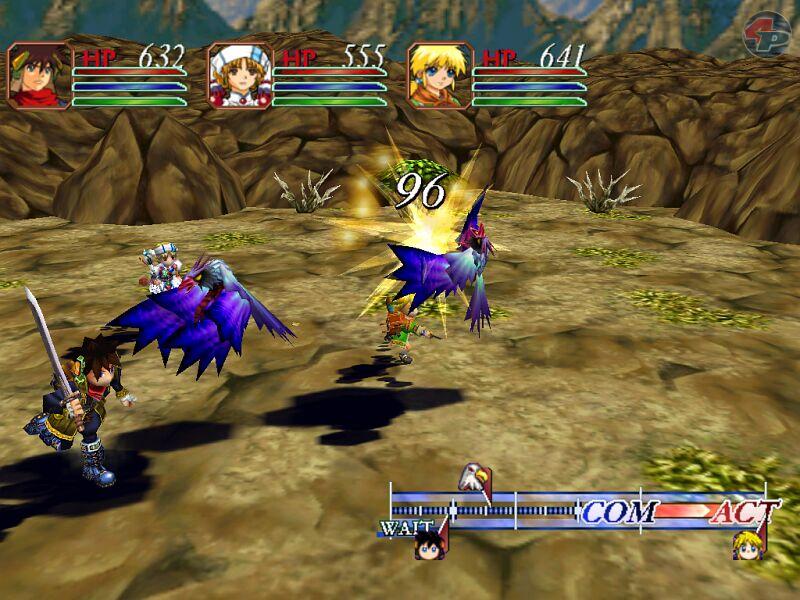Click the blonde character icon on turn gauge
The width and height of the screenshot is (800, 600).
(x=747, y=542)
